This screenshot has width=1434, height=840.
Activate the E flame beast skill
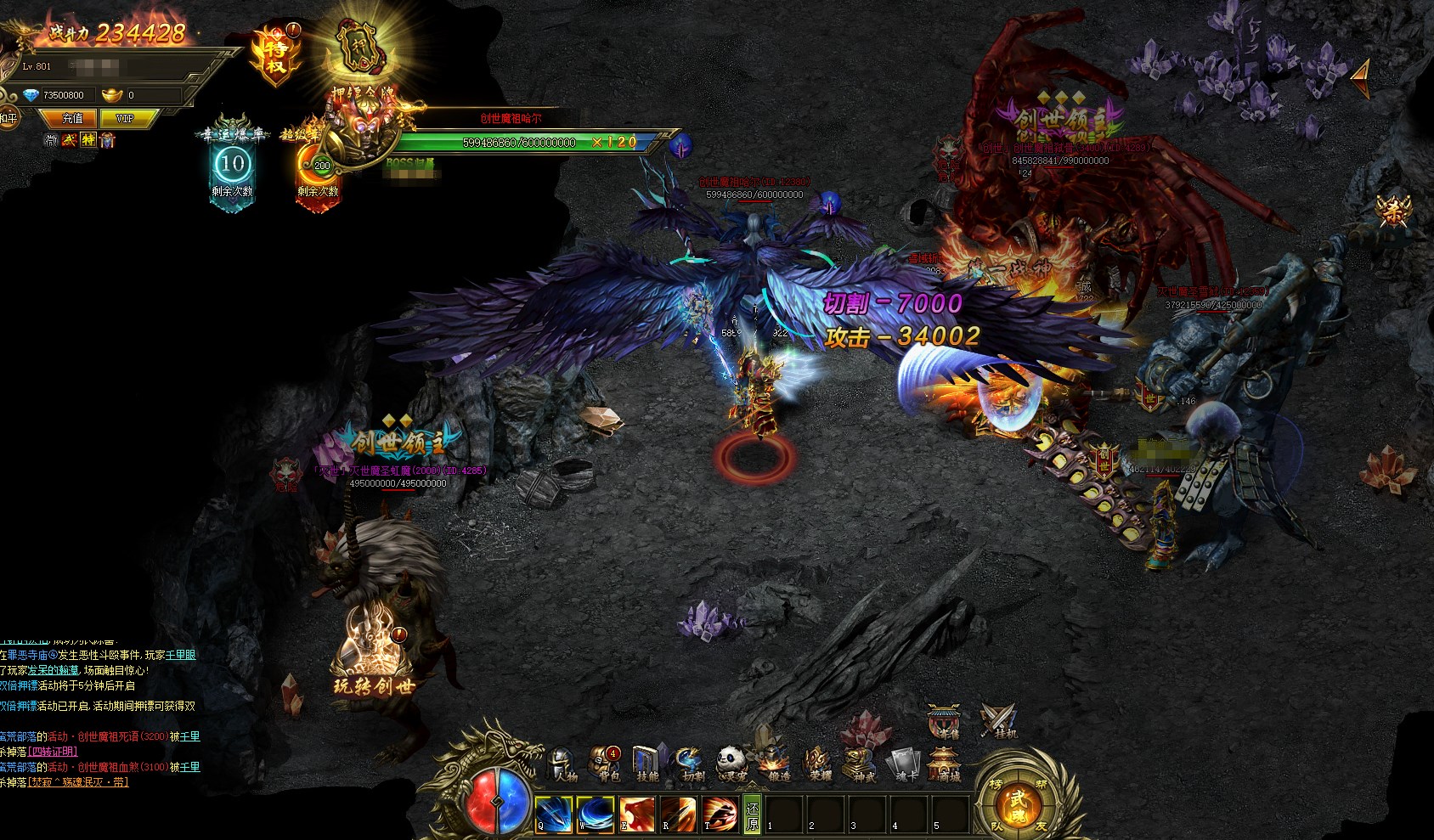point(636,815)
